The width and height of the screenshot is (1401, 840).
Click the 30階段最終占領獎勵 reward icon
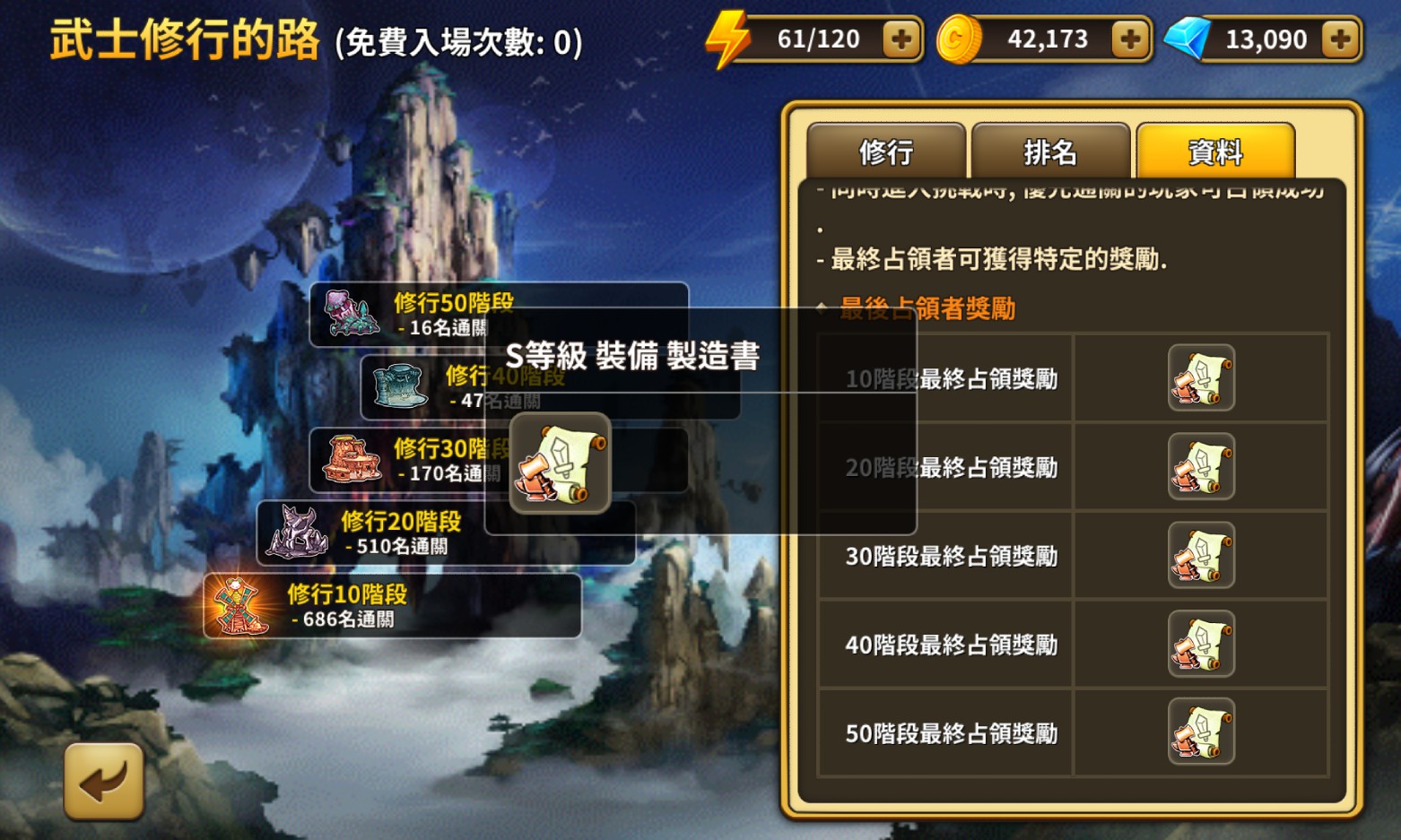(1201, 554)
